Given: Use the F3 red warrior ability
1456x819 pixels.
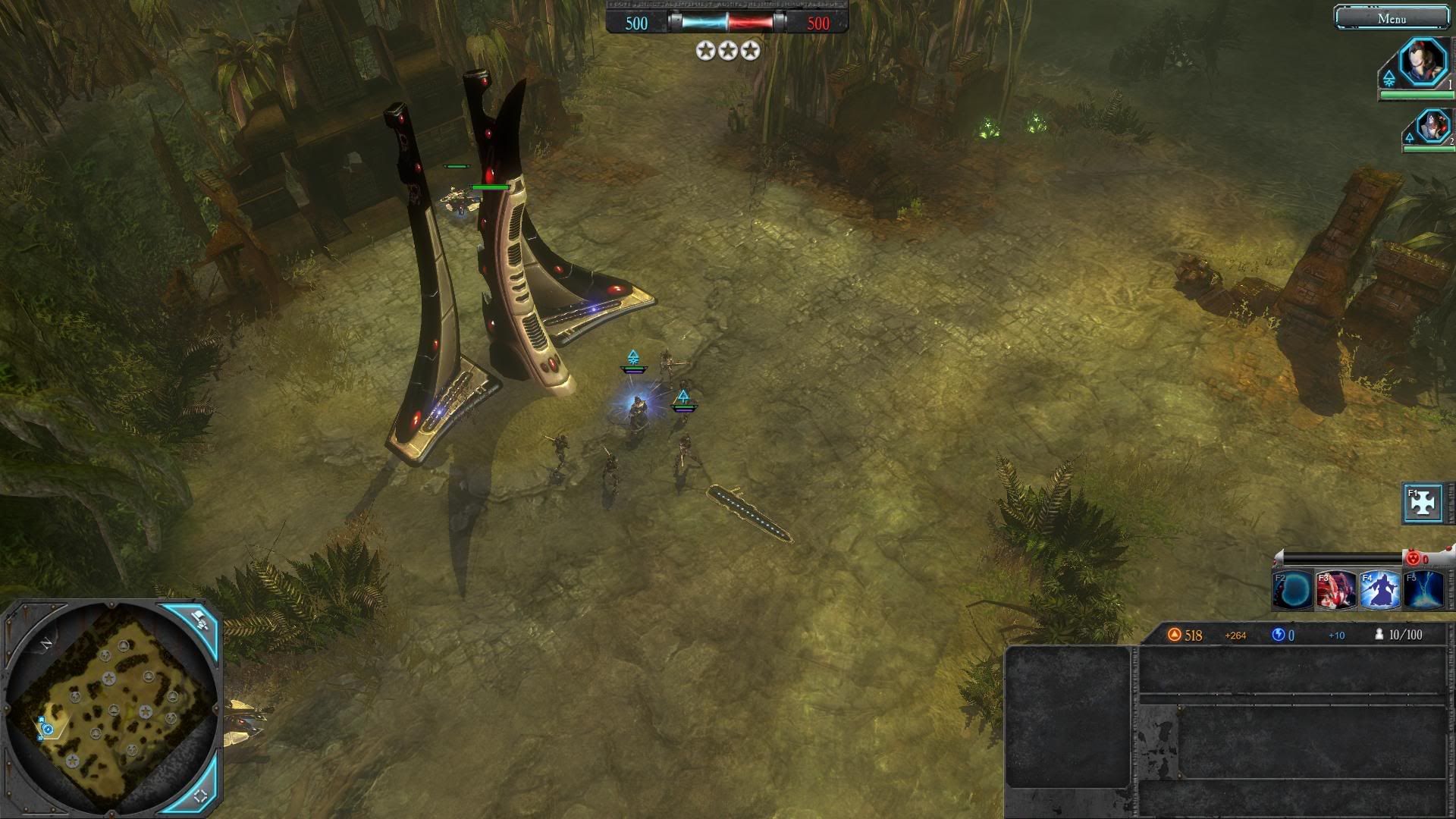Looking at the screenshot, I should [x=1336, y=590].
